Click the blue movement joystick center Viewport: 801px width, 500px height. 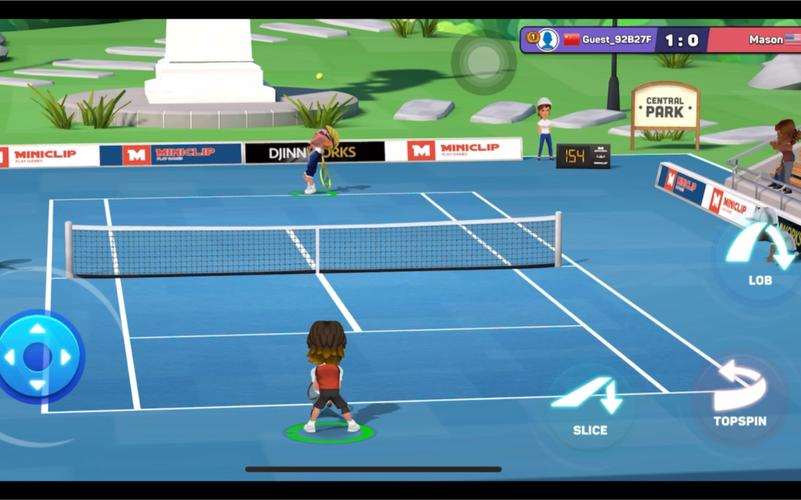tap(38, 357)
